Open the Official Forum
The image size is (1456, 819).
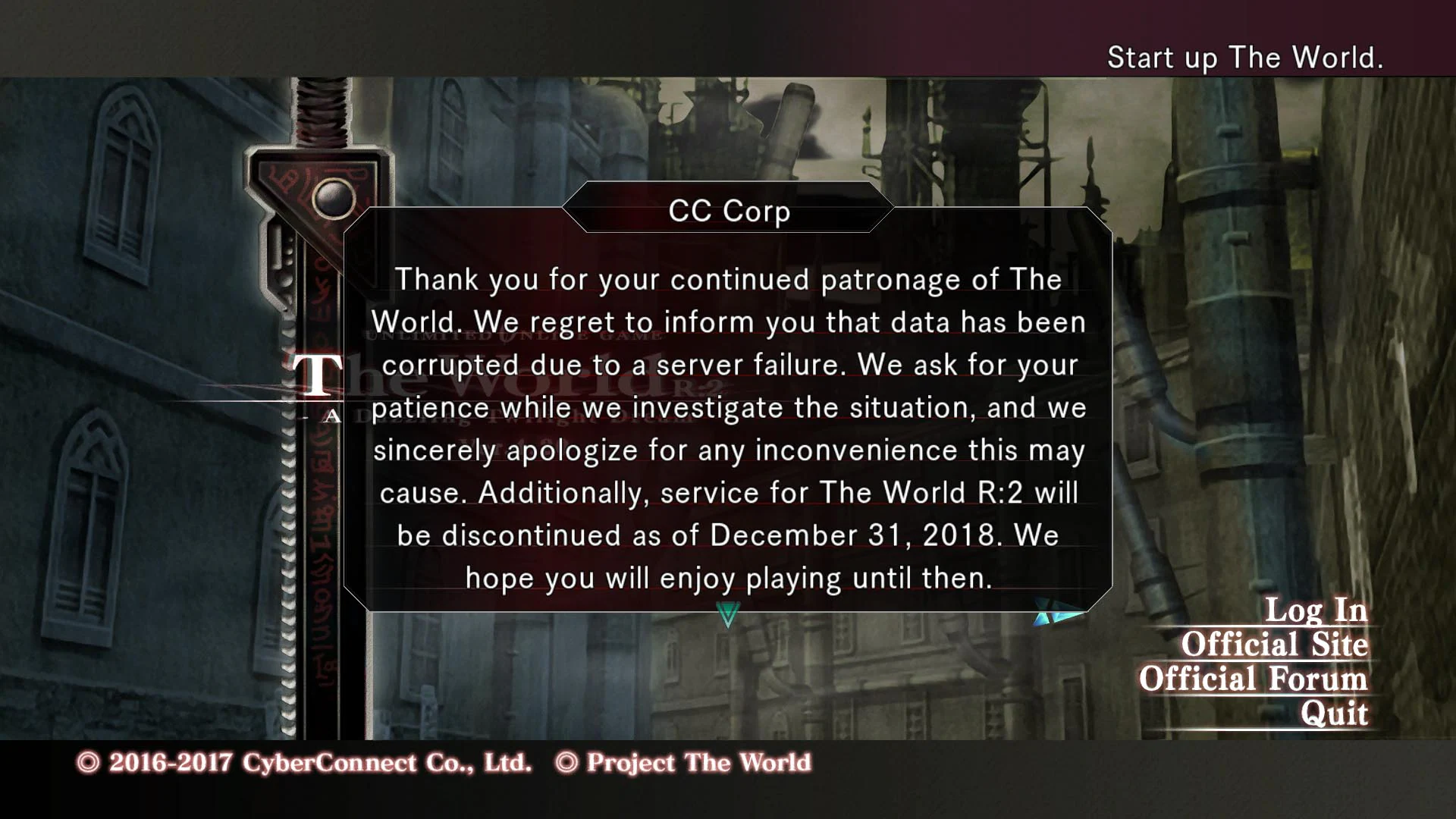pyautogui.click(x=1252, y=679)
